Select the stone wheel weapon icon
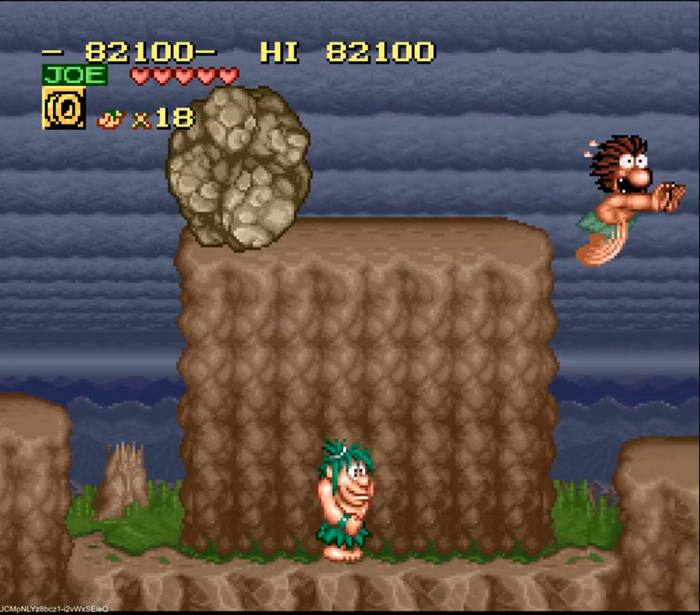Screen dimensions: 700x615 tap(63, 108)
